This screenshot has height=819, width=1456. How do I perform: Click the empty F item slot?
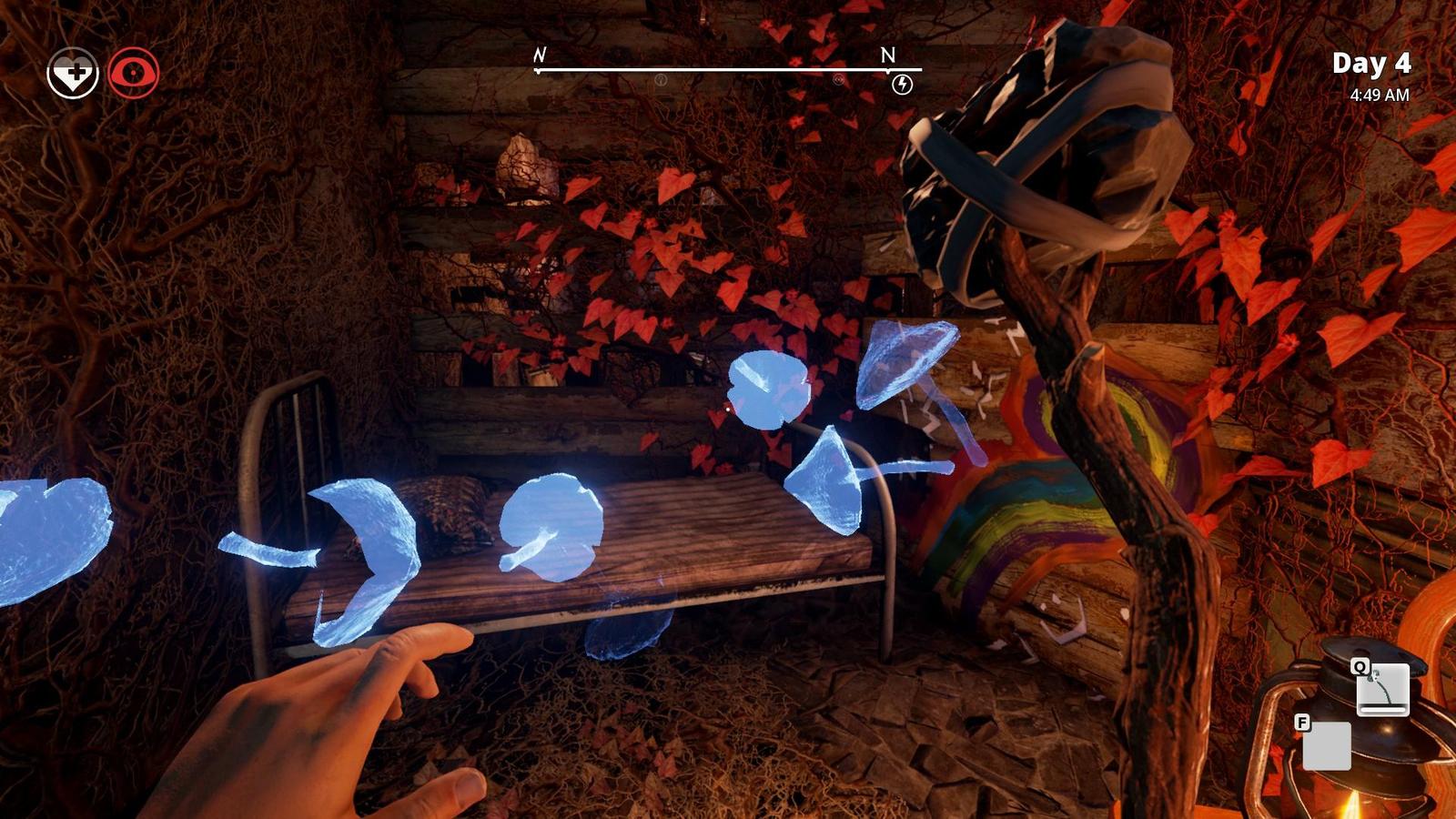(1326, 746)
